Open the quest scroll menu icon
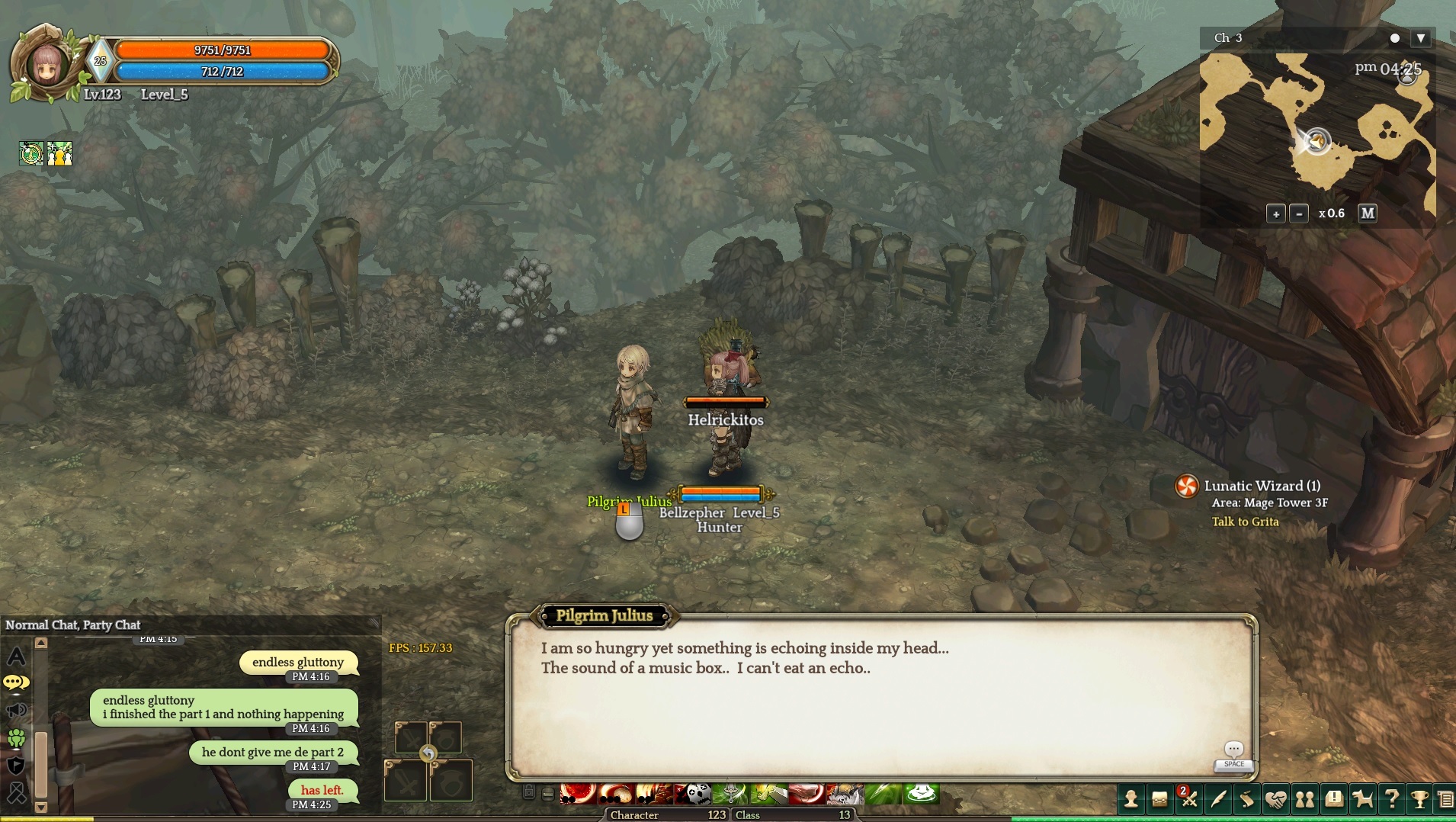The width and height of the screenshot is (1456, 822). (x=1246, y=799)
